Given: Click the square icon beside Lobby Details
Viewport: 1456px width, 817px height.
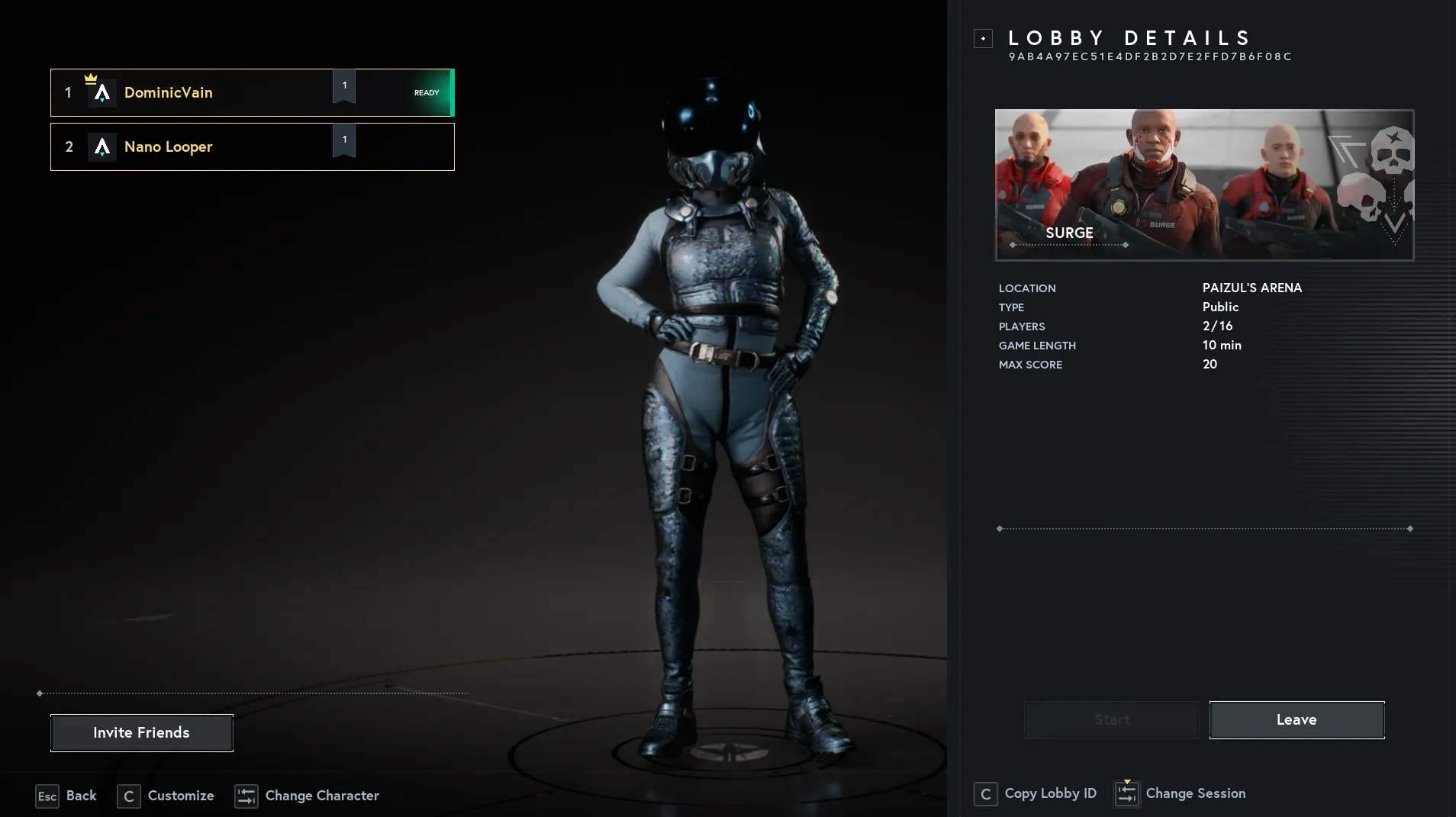Looking at the screenshot, I should point(983,38).
